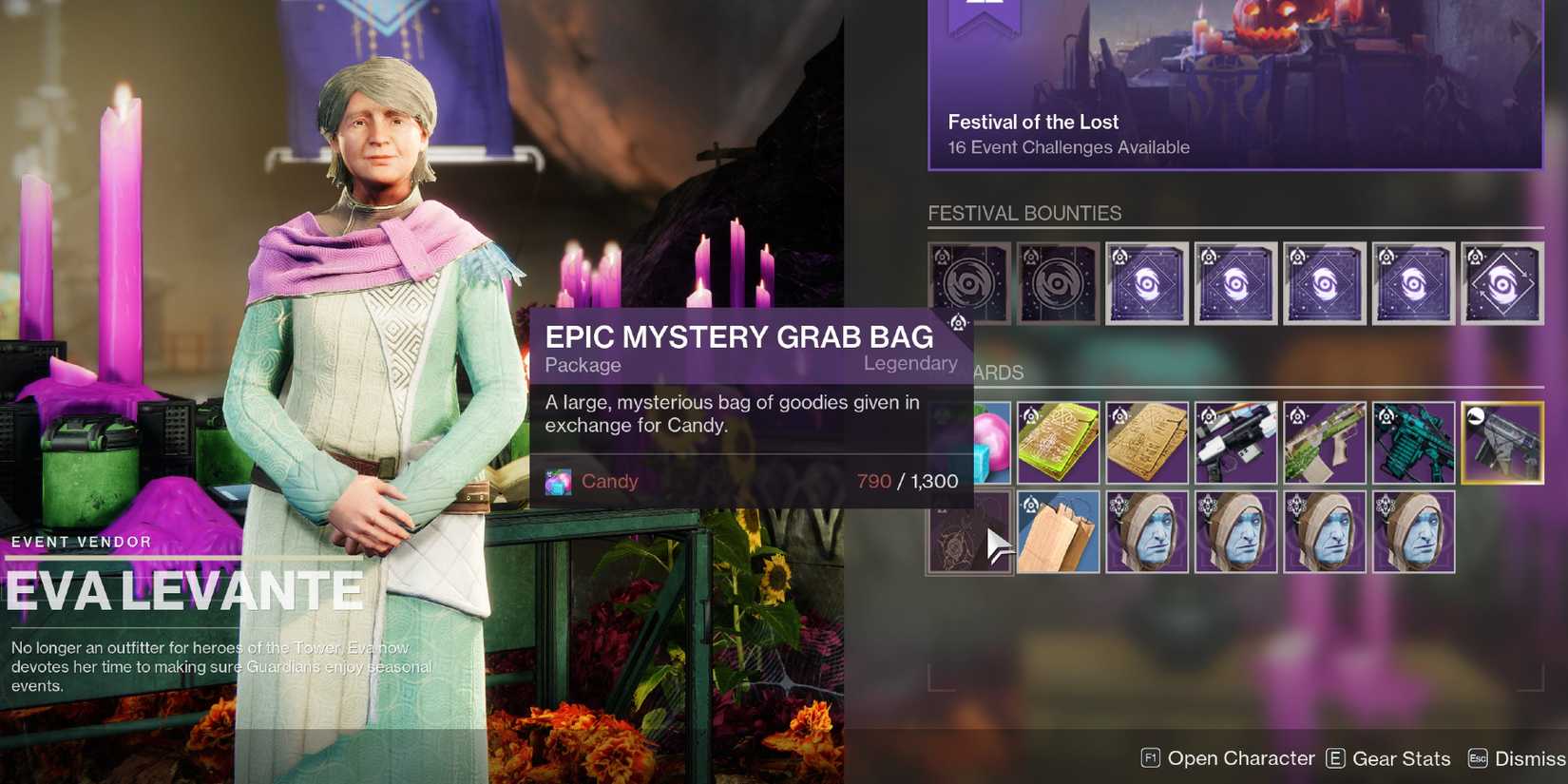Select the rocket launcher weapon reward
Viewport: 1568px width, 784px height.
pyautogui.click(x=1236, y=442)
